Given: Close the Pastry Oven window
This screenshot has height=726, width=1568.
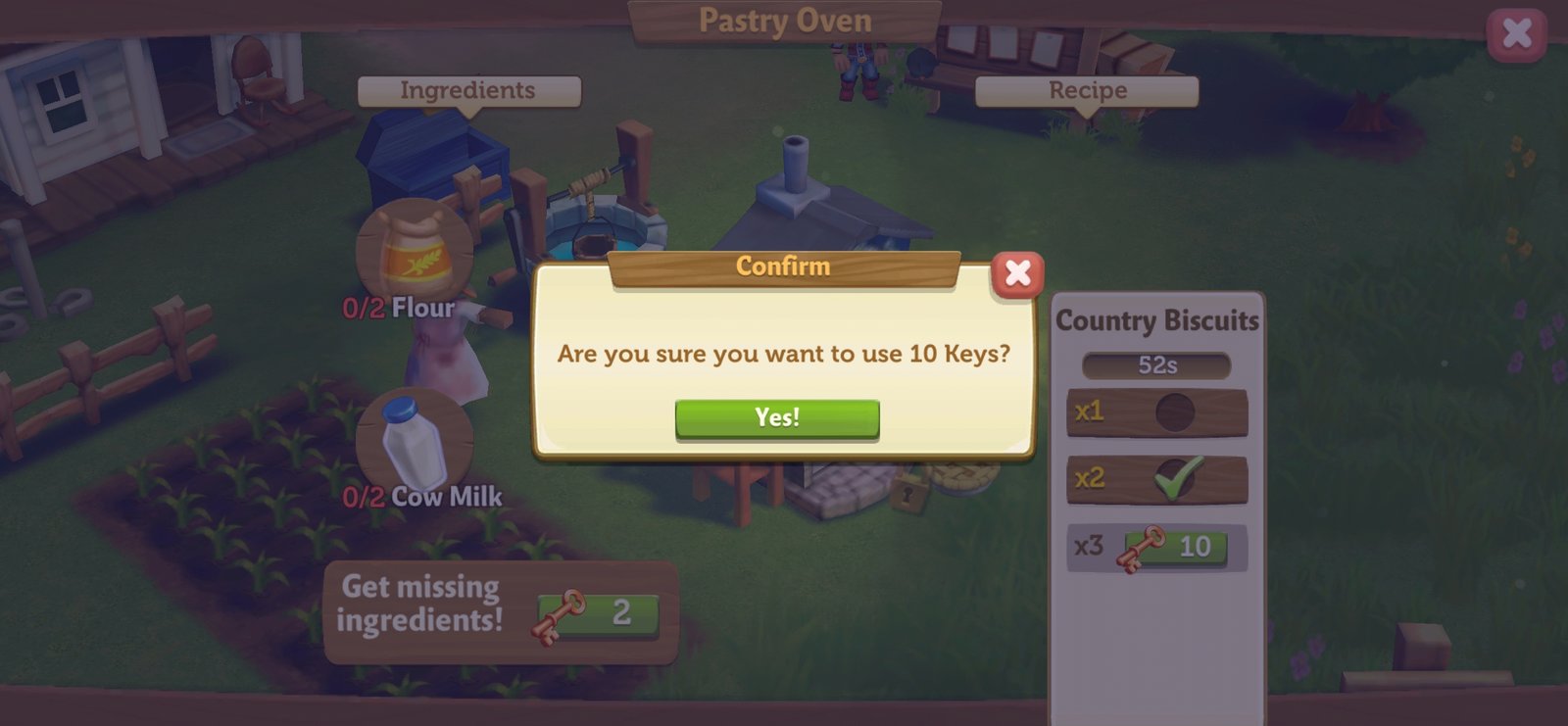Looking at the screenshot, I should 1516,34.
